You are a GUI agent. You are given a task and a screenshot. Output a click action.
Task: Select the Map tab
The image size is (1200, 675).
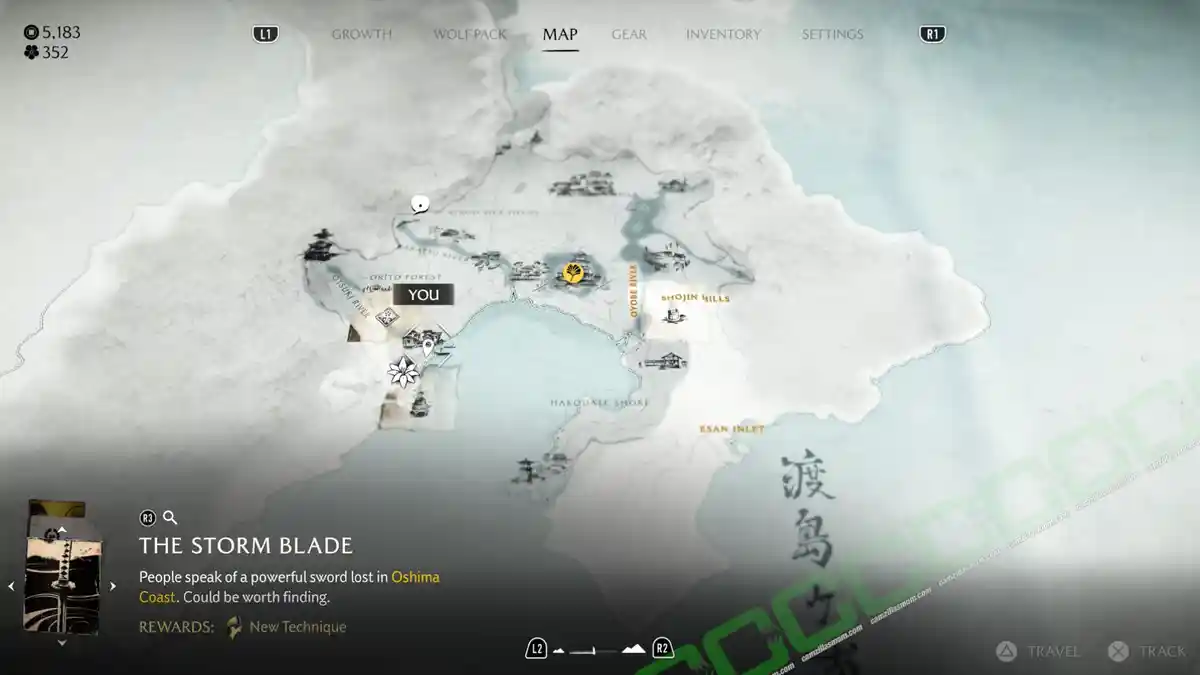[560, 34]
